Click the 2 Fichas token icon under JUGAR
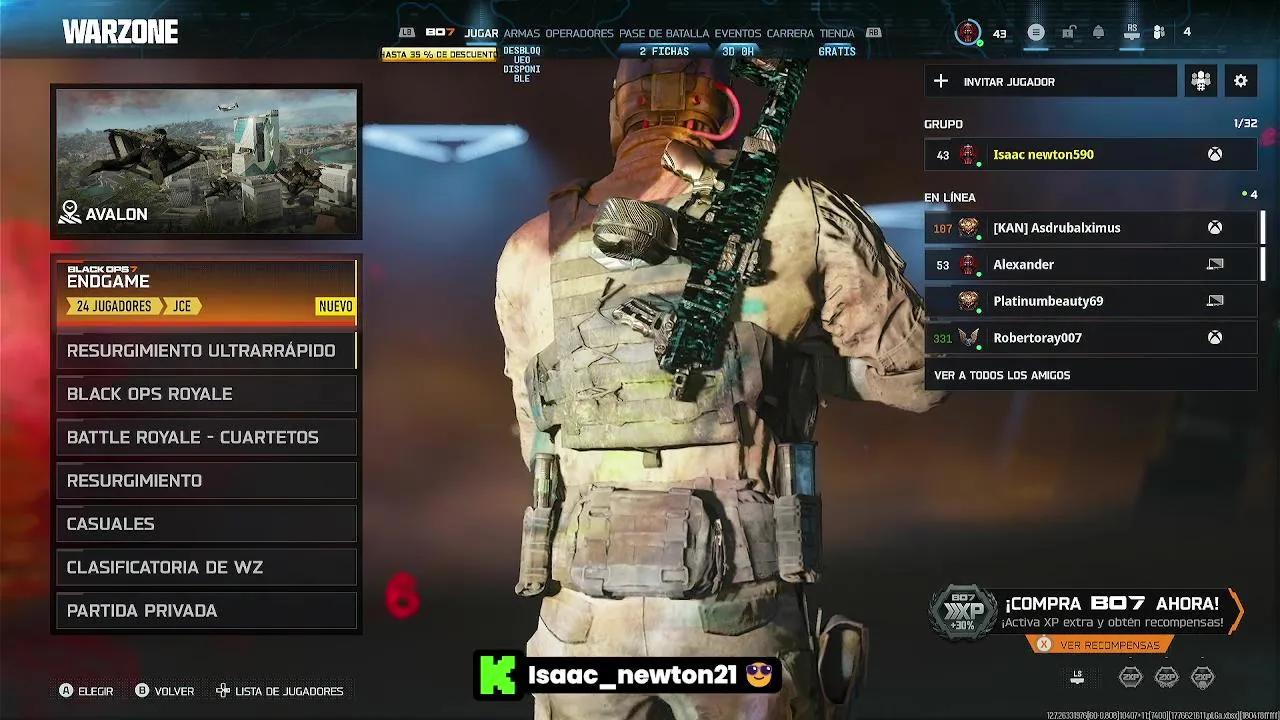 point(666,49)
